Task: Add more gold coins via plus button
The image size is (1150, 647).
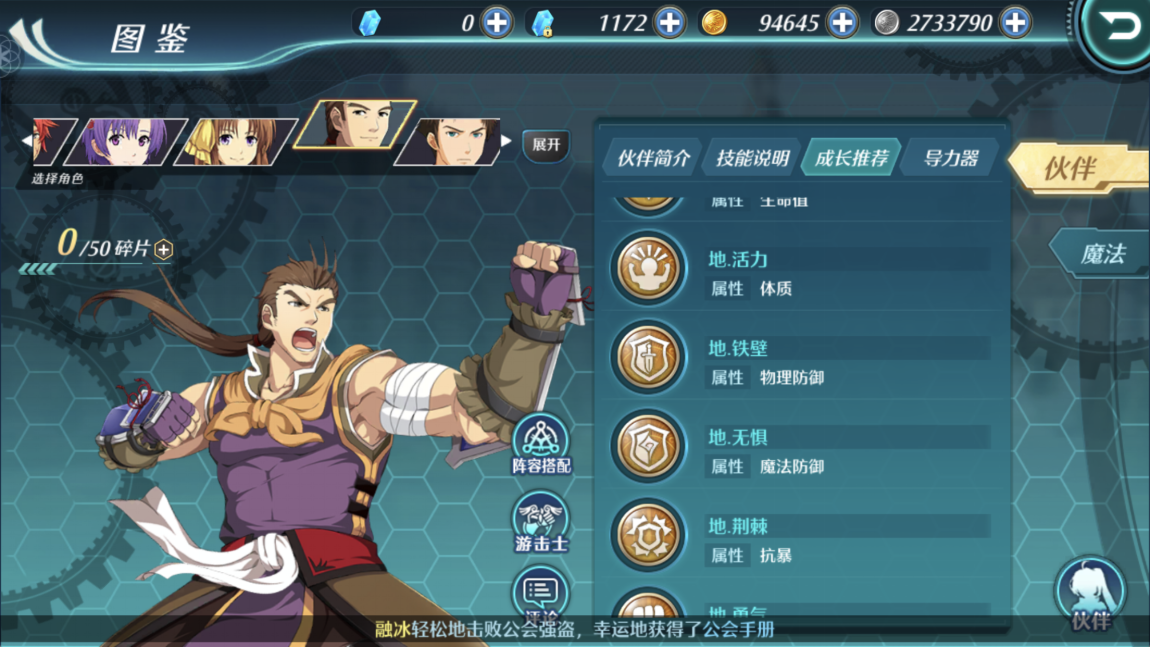Action: point(843,22)
